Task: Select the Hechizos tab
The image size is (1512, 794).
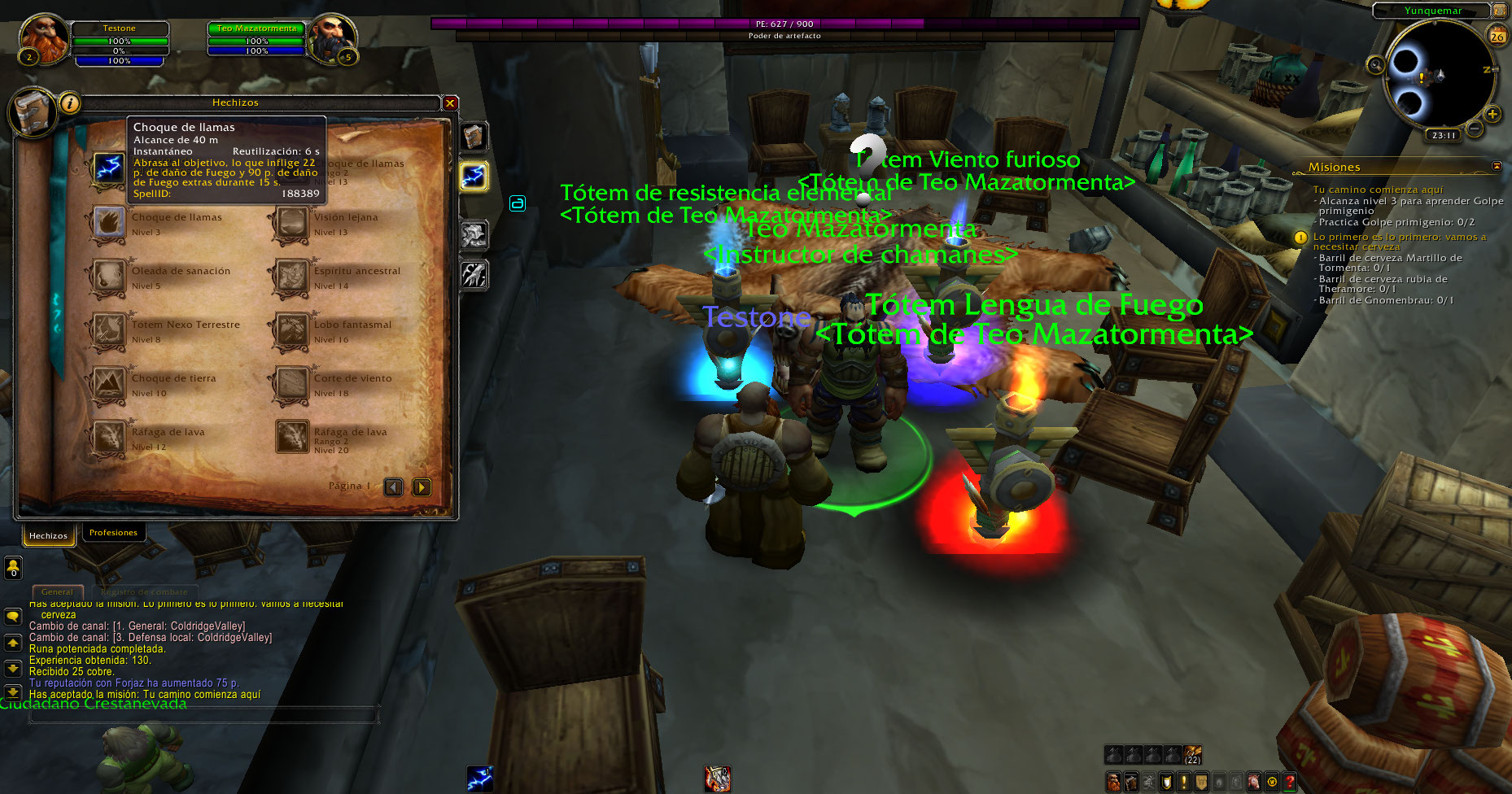Action: pos(48,535)
